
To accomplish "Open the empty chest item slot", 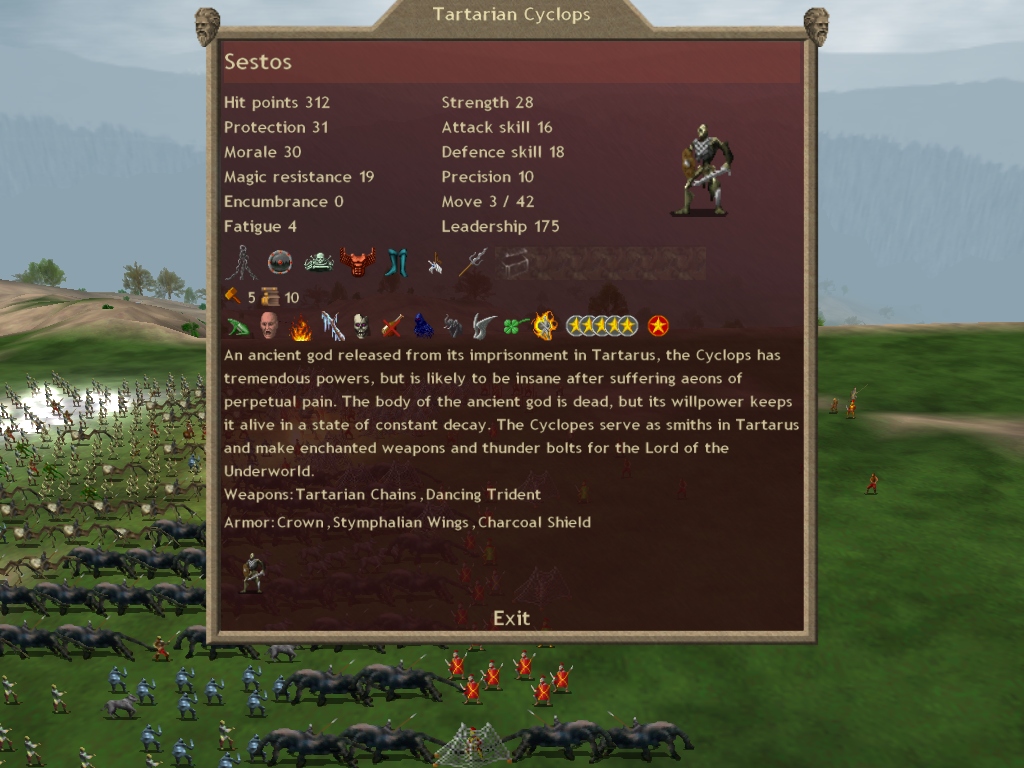I will click(x=514, y=263).
